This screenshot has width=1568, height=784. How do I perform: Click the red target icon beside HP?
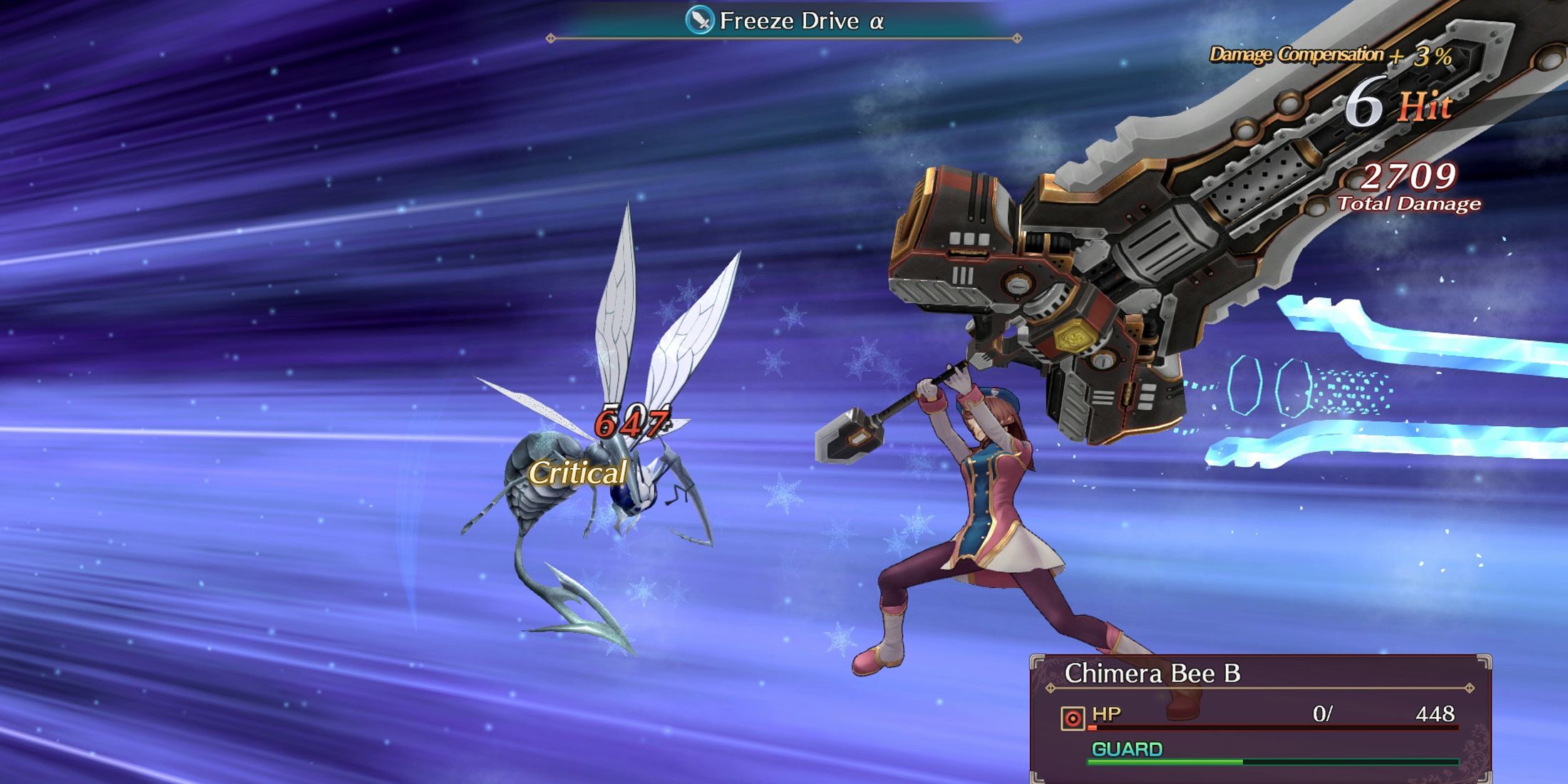pos(1073,718)
